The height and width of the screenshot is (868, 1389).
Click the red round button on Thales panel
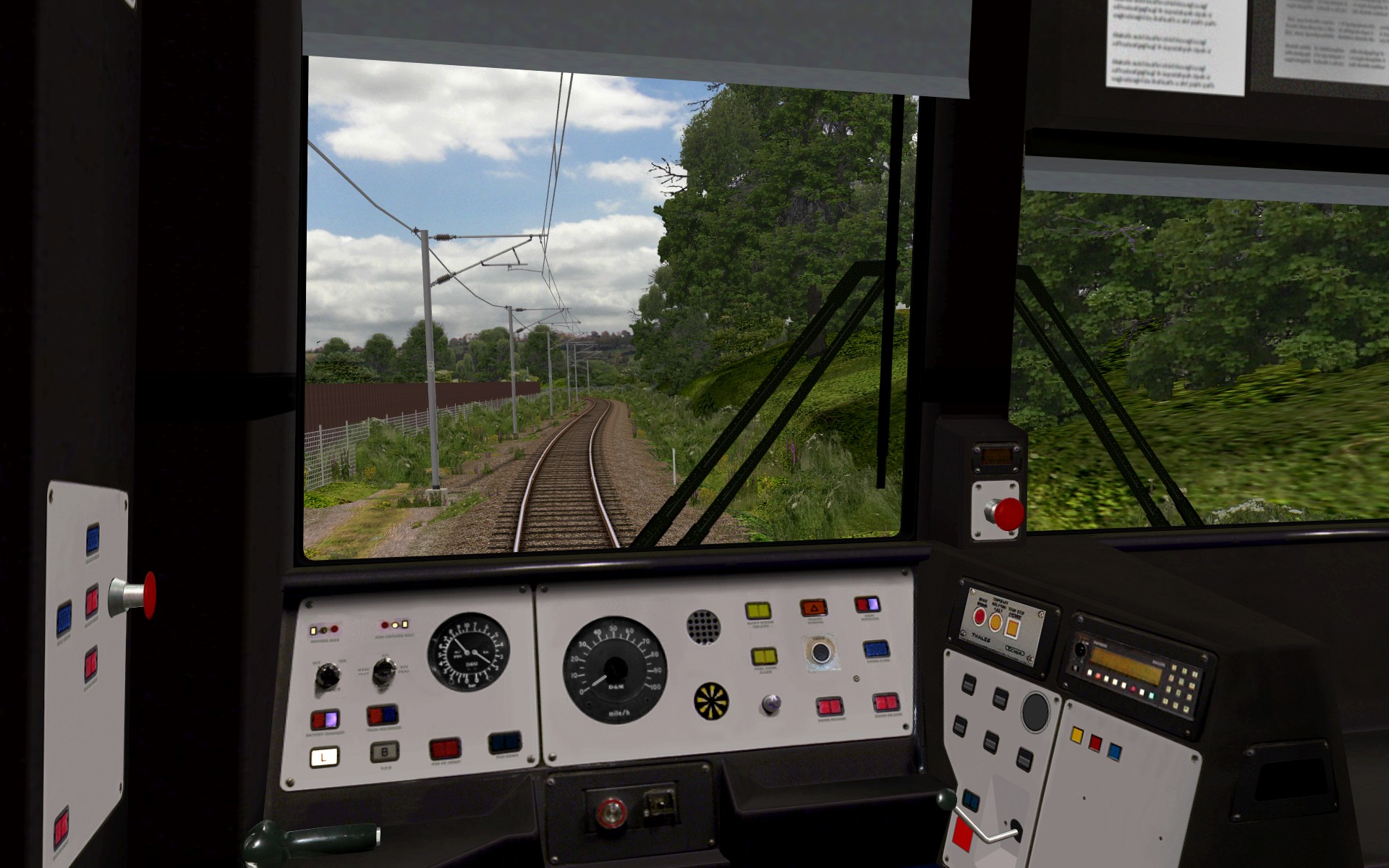(x=980, y=617)
